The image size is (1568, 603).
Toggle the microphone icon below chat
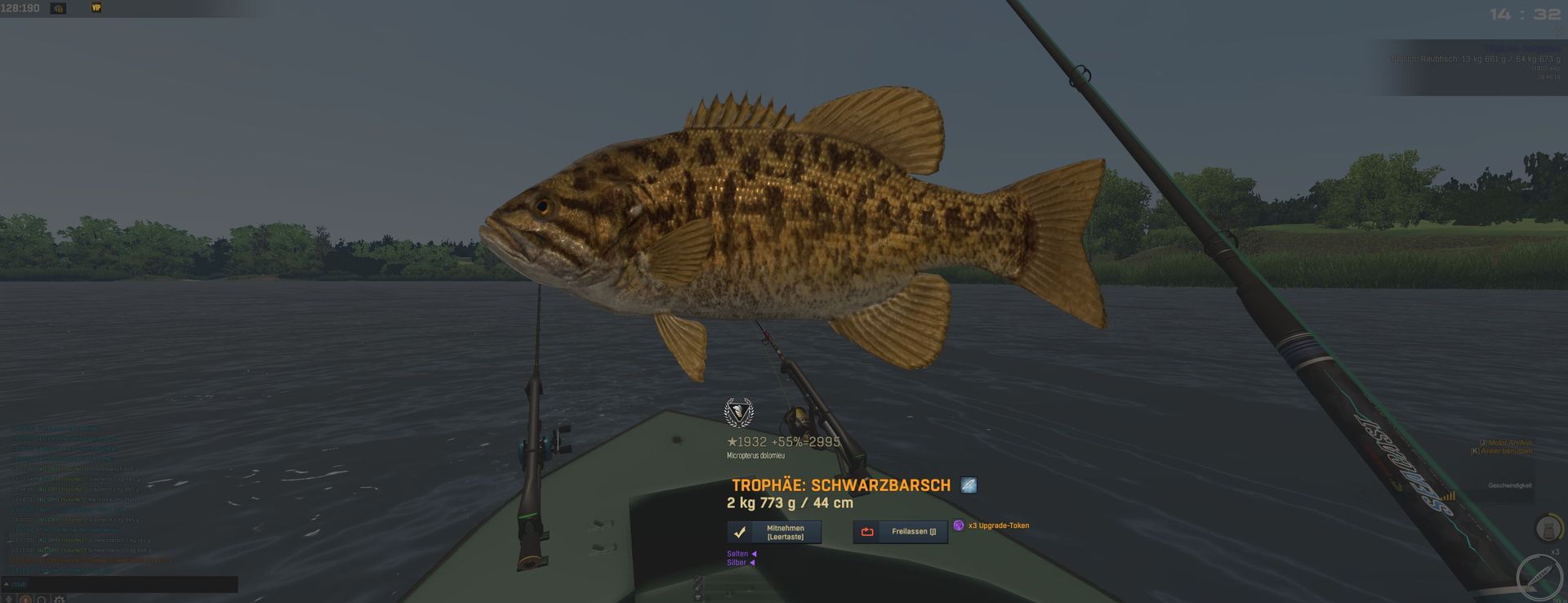pos(10,600)
